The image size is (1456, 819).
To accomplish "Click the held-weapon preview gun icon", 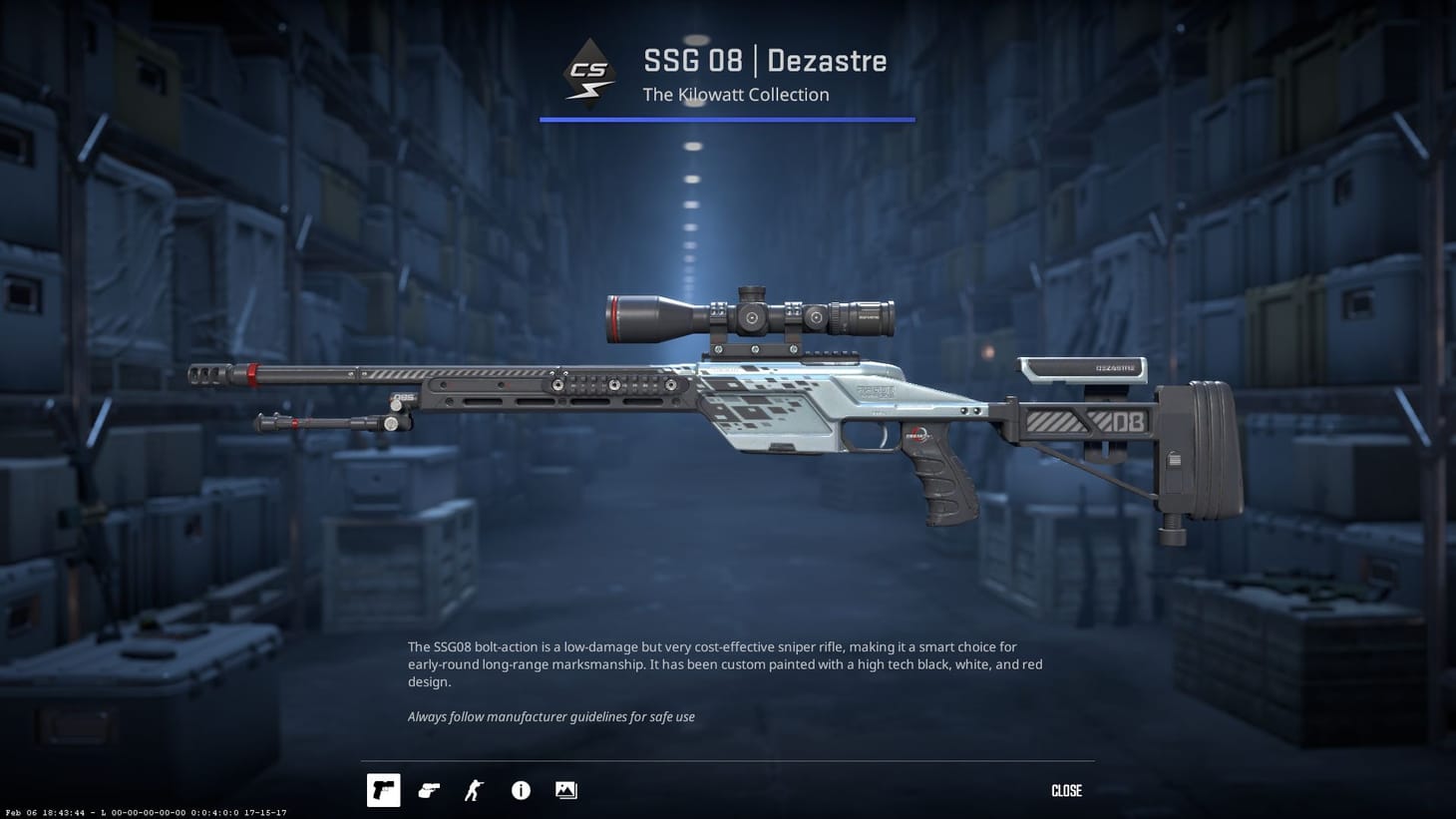I will coord(428,790).
